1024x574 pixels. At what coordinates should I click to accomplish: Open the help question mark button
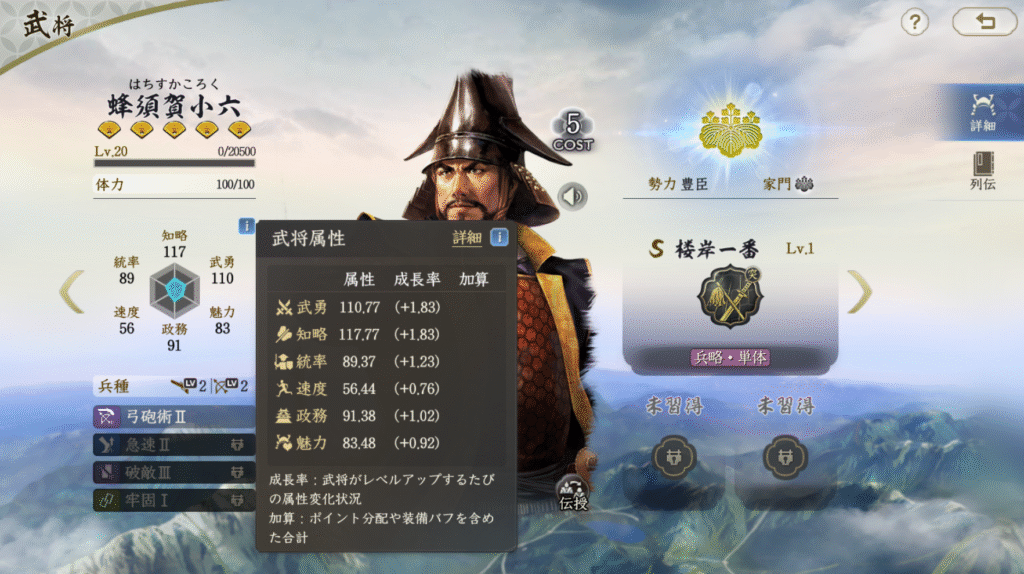[x=915, y=22]
